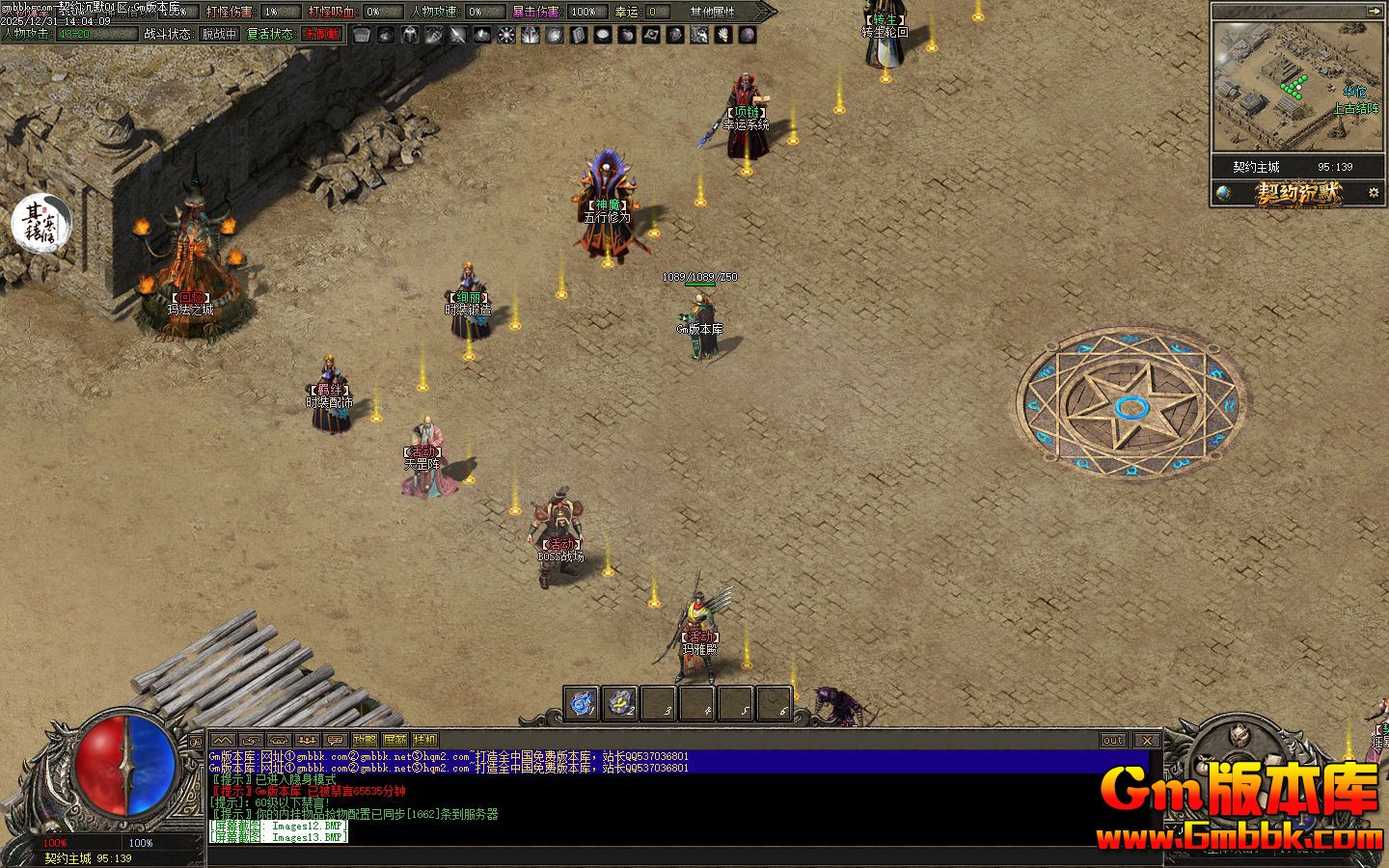Image resolution: width=1389 pixels, height=868 pixels.
Task: Click the glowing hand icon in toolbar
Action: click(722, 35)
